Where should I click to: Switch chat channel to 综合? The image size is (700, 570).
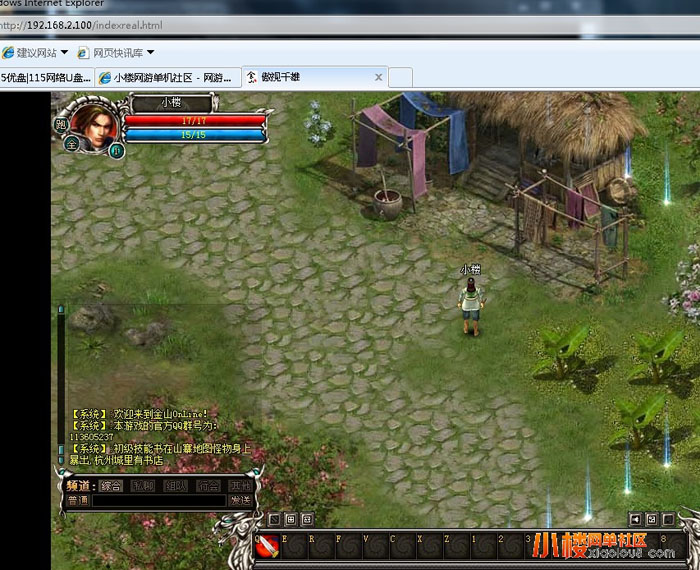click(x=111, y=485)
